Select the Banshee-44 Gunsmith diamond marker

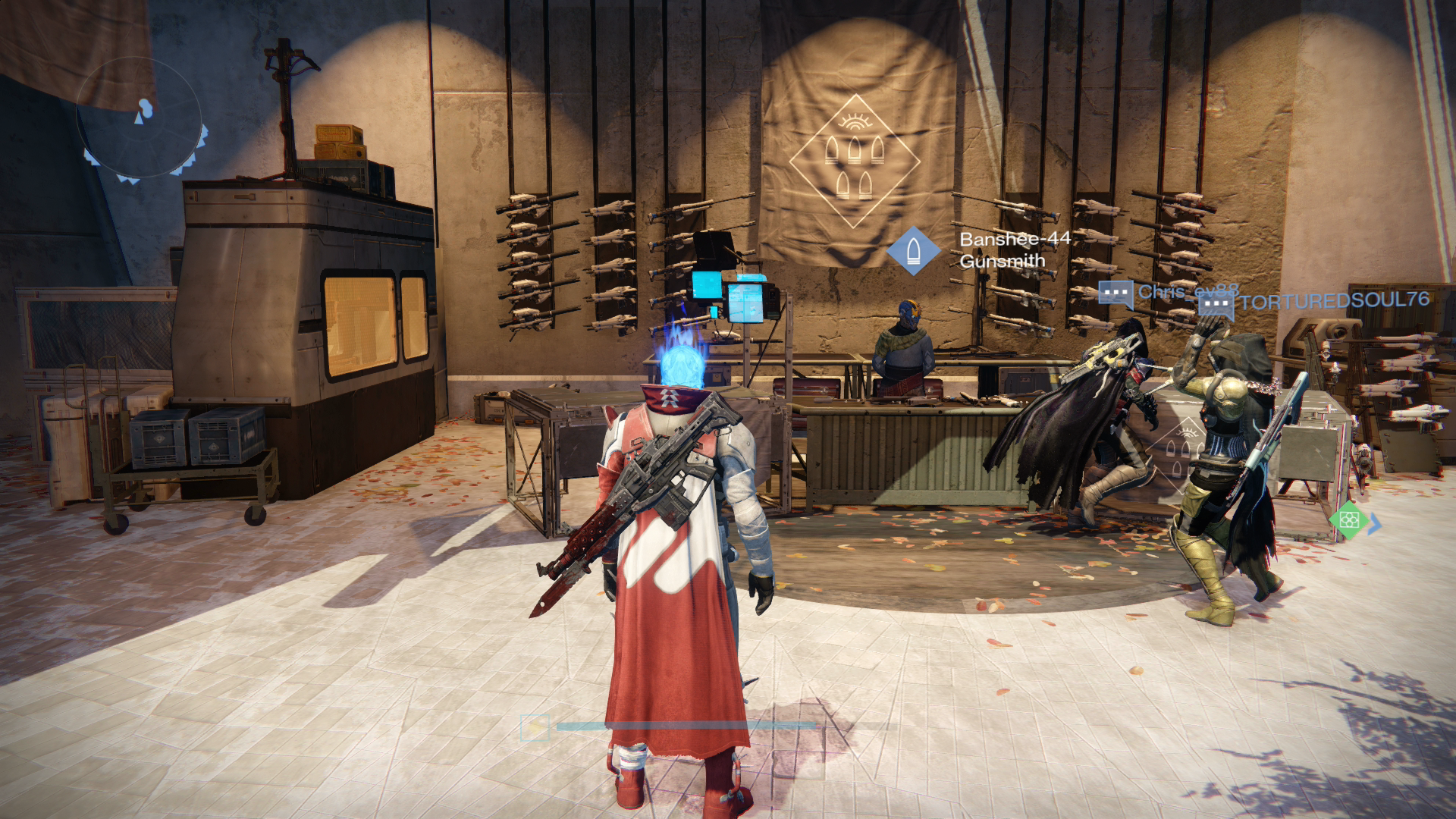pyautogui.click(x=913, y=251)
